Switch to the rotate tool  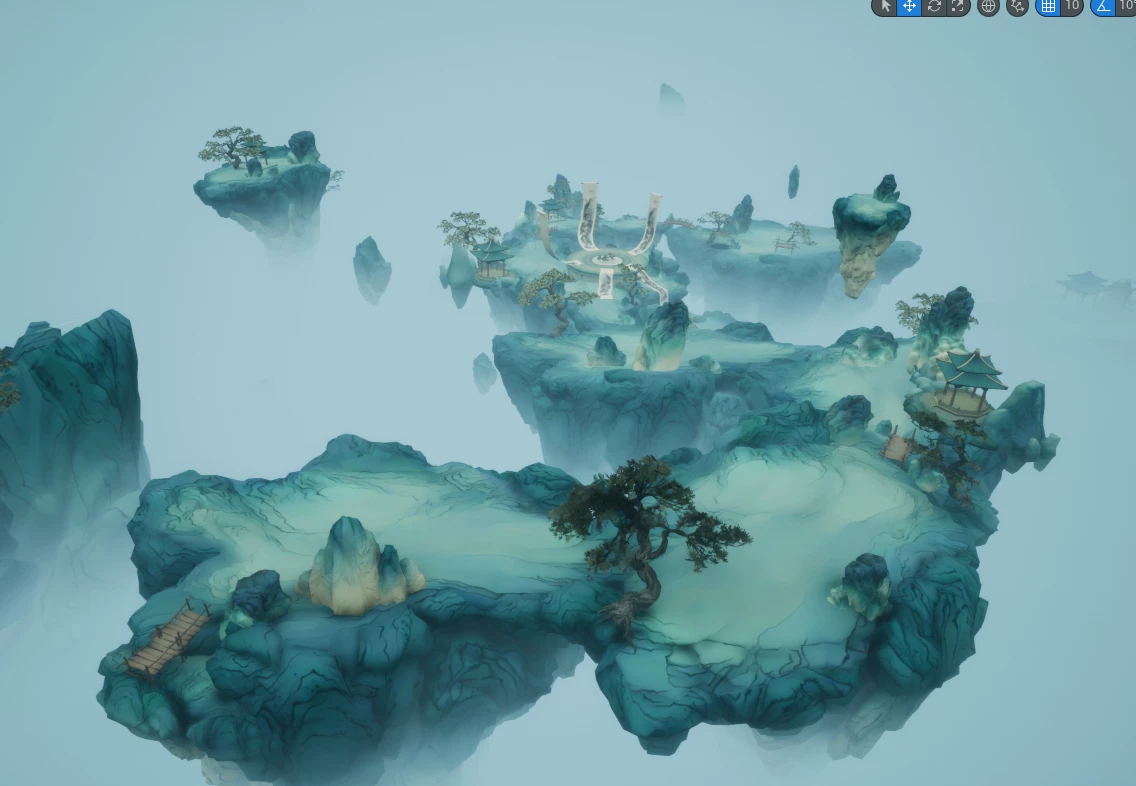tap(934, 6)
